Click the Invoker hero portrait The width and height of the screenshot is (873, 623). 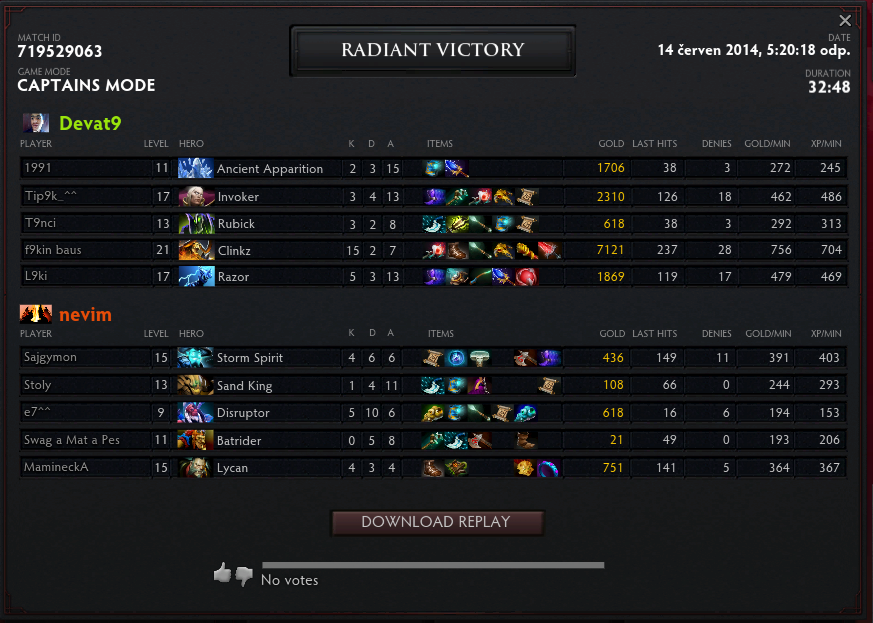(x=196, y=197)
